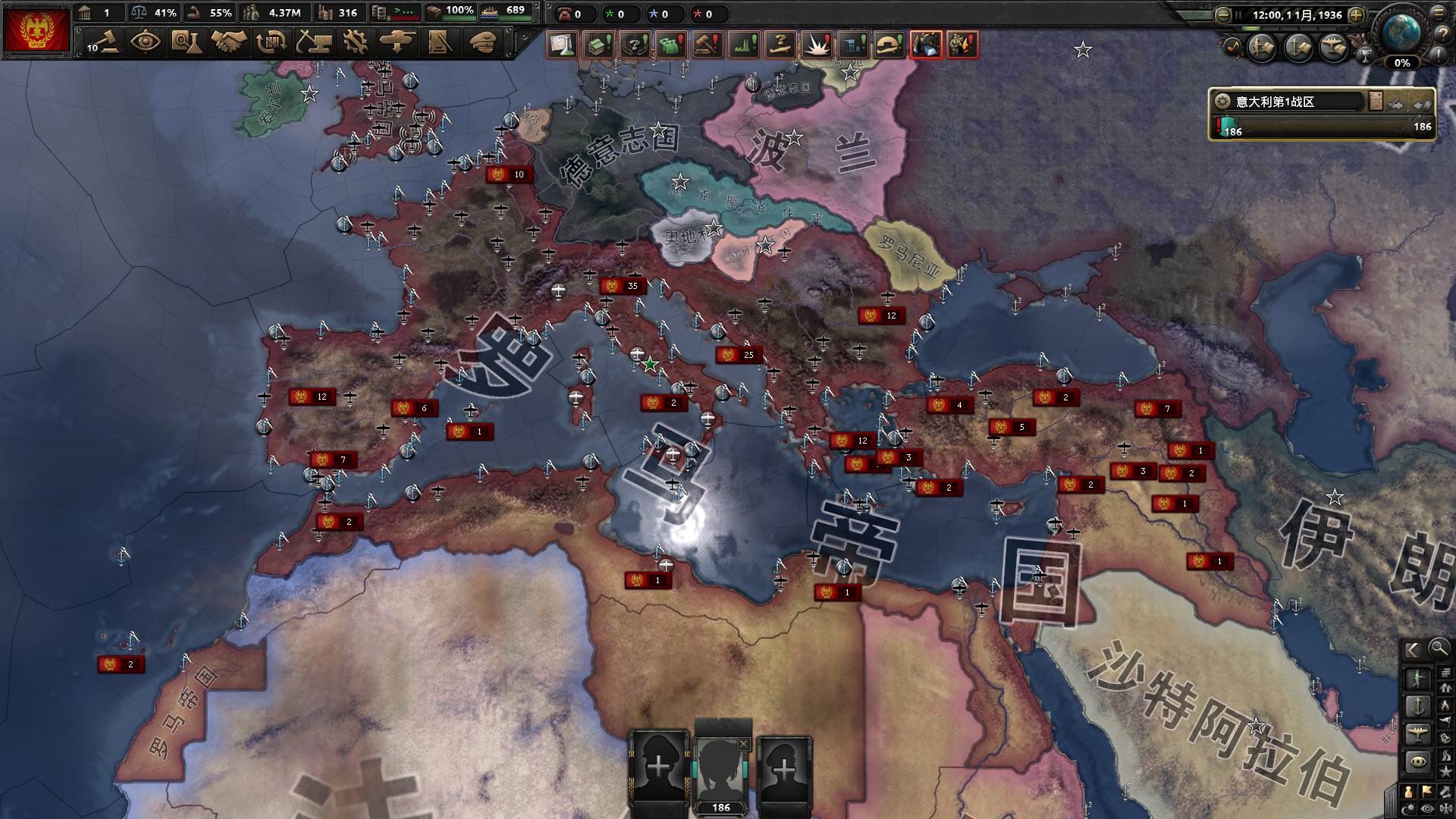Open the game menu button
1456x819 pixels.
pos(1439,13)
